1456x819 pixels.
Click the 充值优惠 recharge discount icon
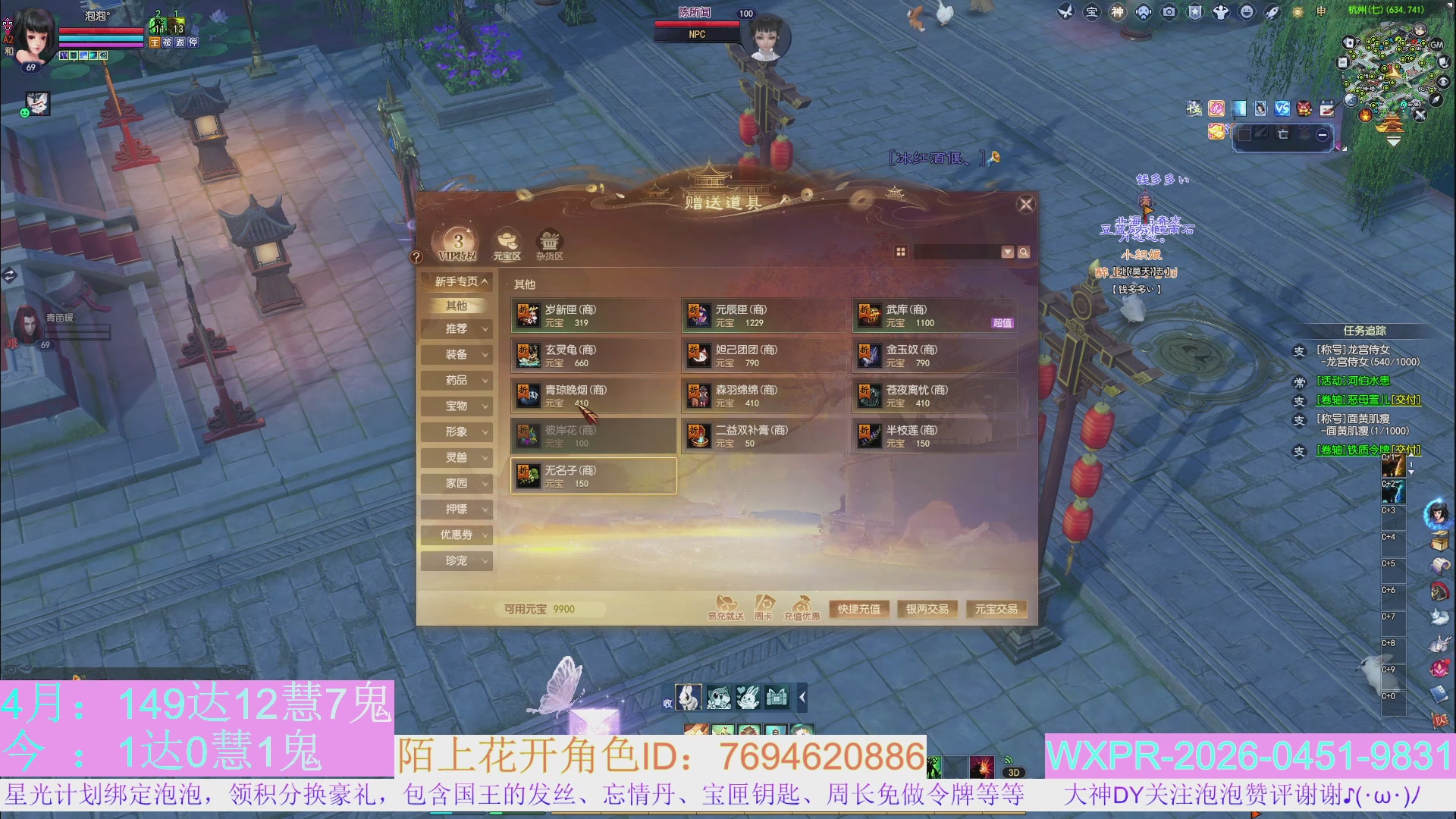(804, 604)
